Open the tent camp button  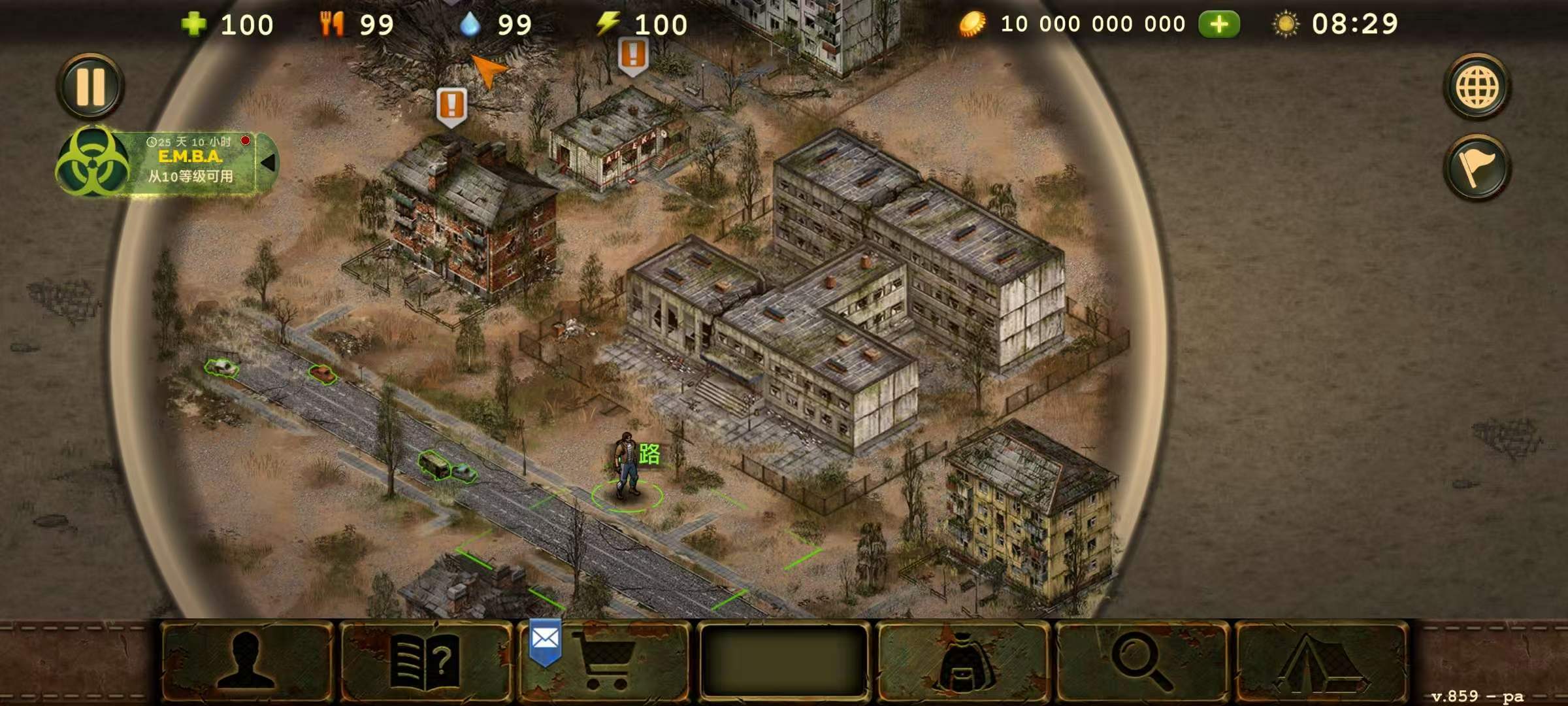point(1321,662)
